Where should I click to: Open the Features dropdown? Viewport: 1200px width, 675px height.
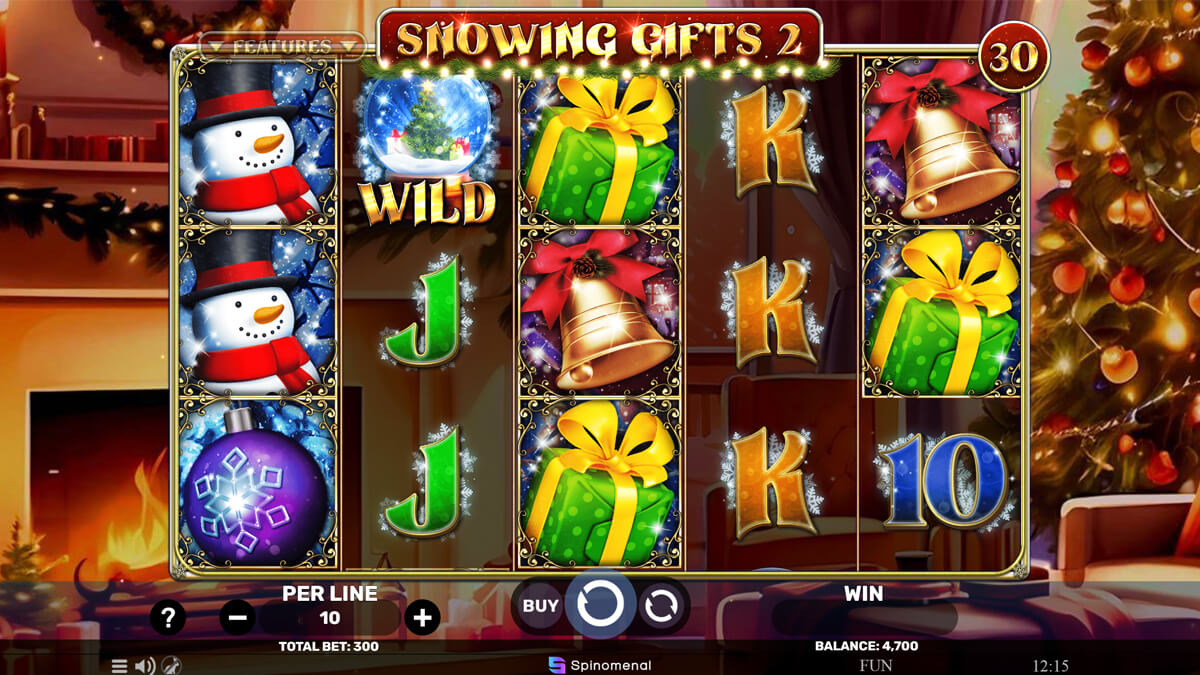pos(281,46)
